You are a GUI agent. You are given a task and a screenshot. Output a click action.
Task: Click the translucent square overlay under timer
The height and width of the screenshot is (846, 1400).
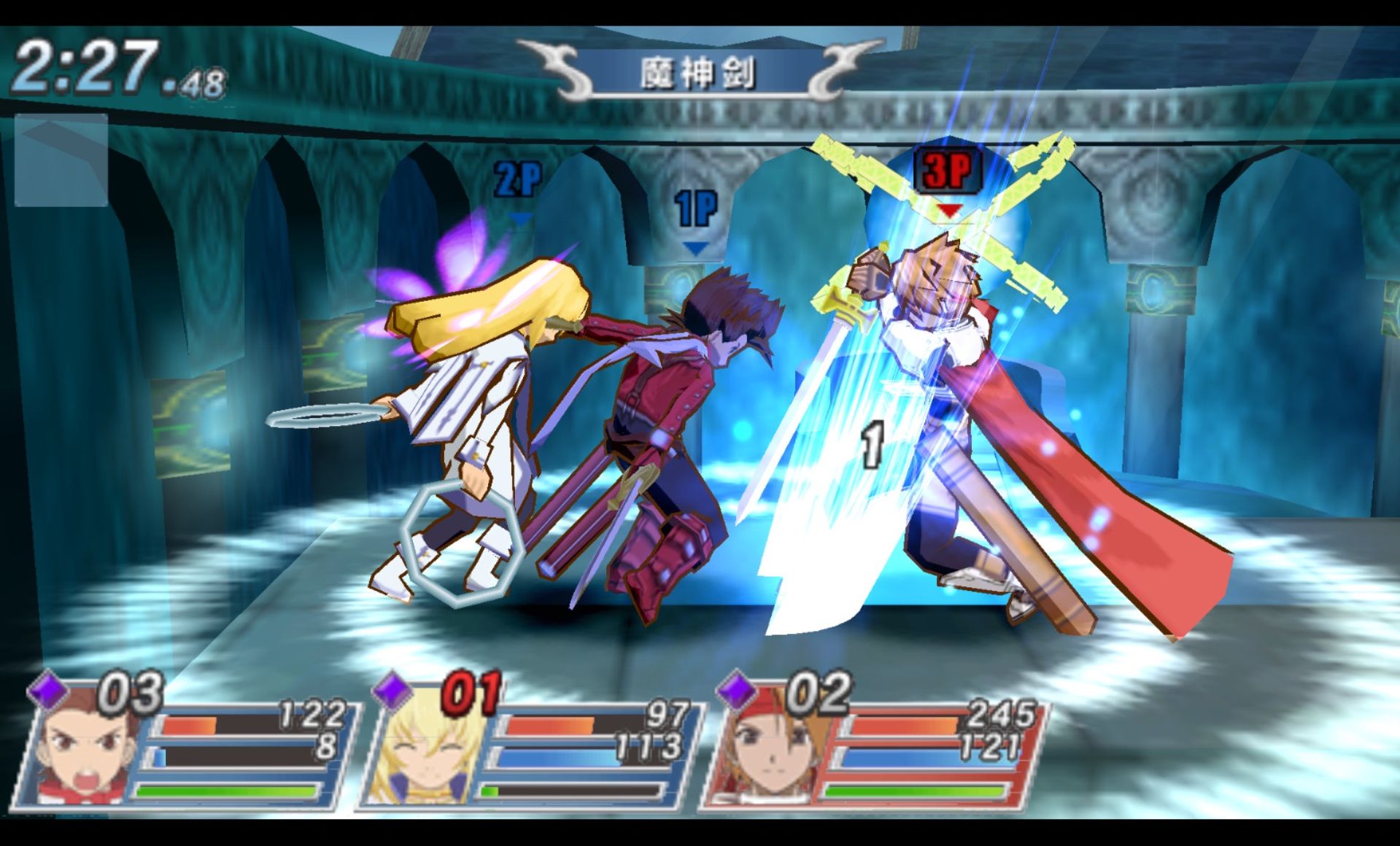[x=61, y=160]
